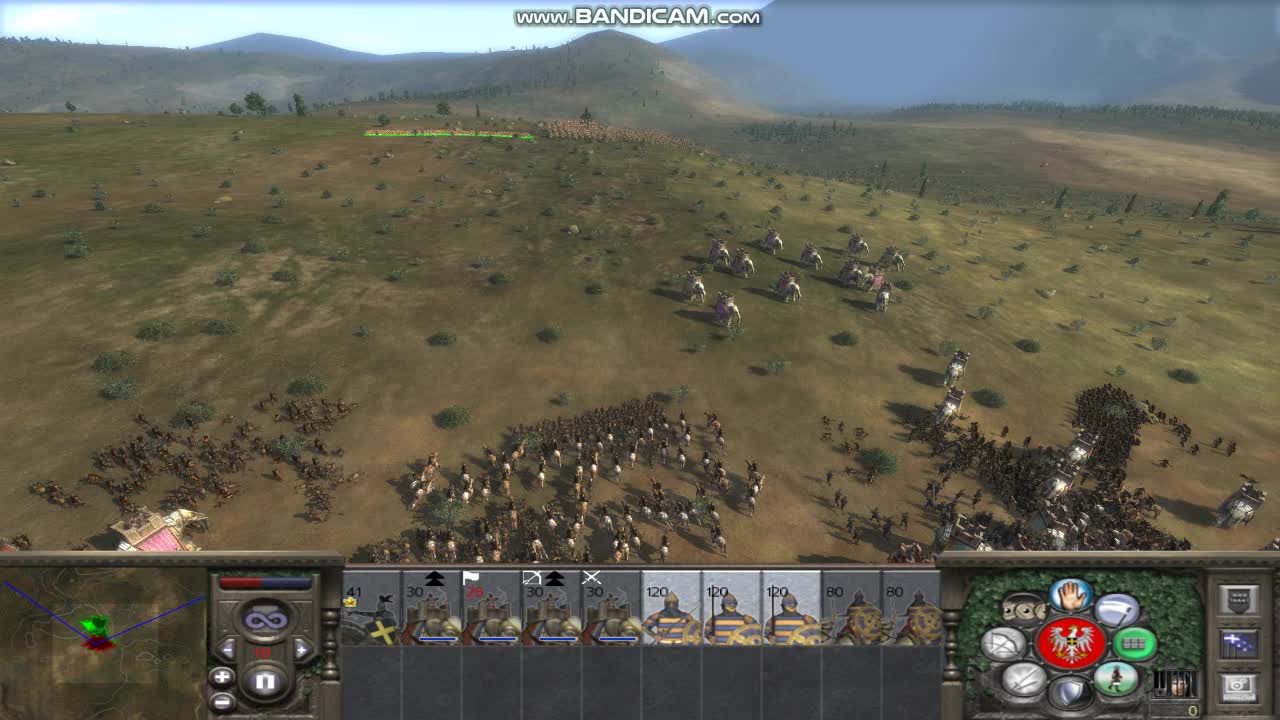Screen dimensions: 1280x720
Task: Increase game speed with the plus arrow
Action: pos(302,650)
